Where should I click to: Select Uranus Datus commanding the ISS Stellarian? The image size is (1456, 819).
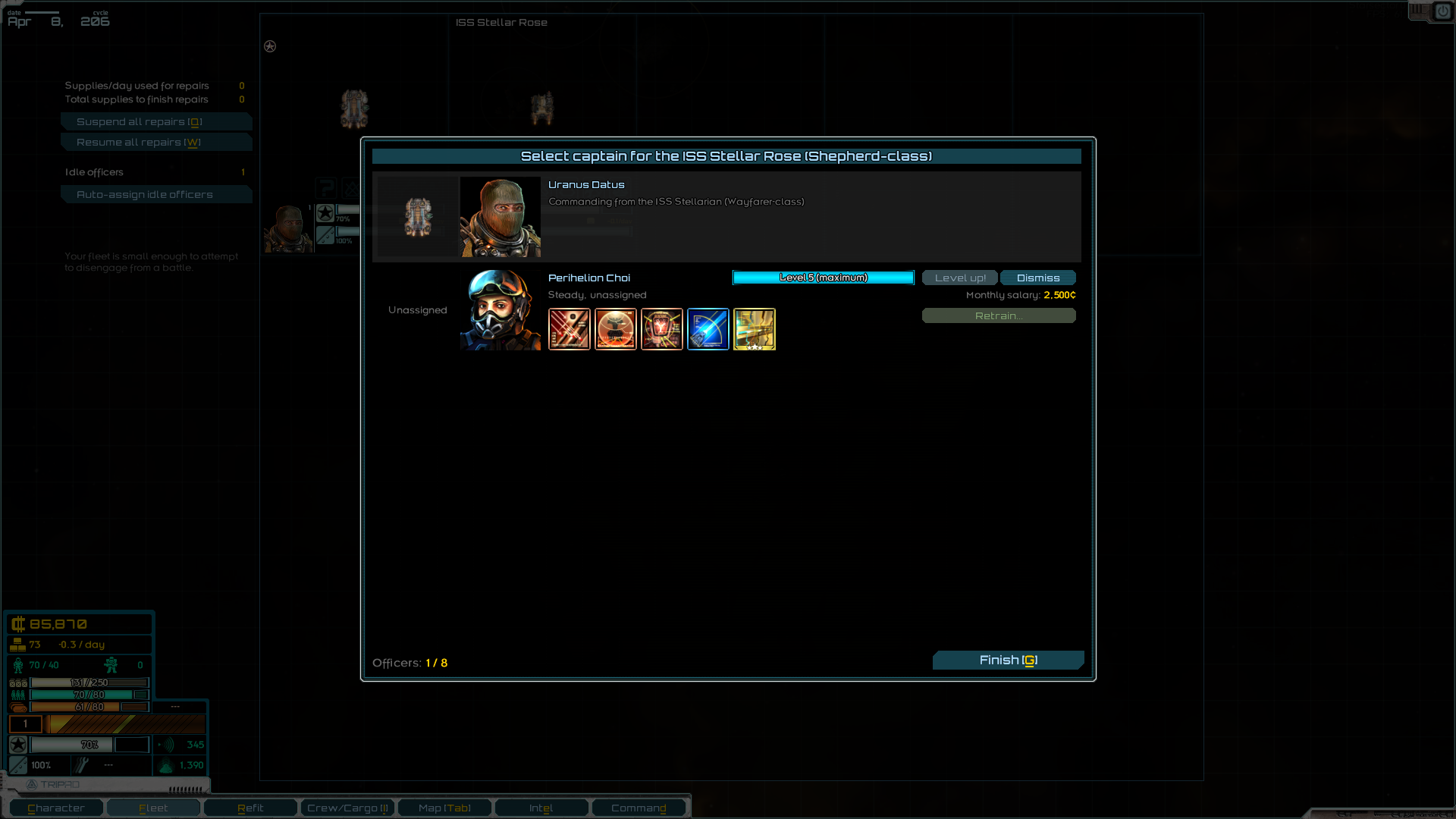(x=726, y=217)
